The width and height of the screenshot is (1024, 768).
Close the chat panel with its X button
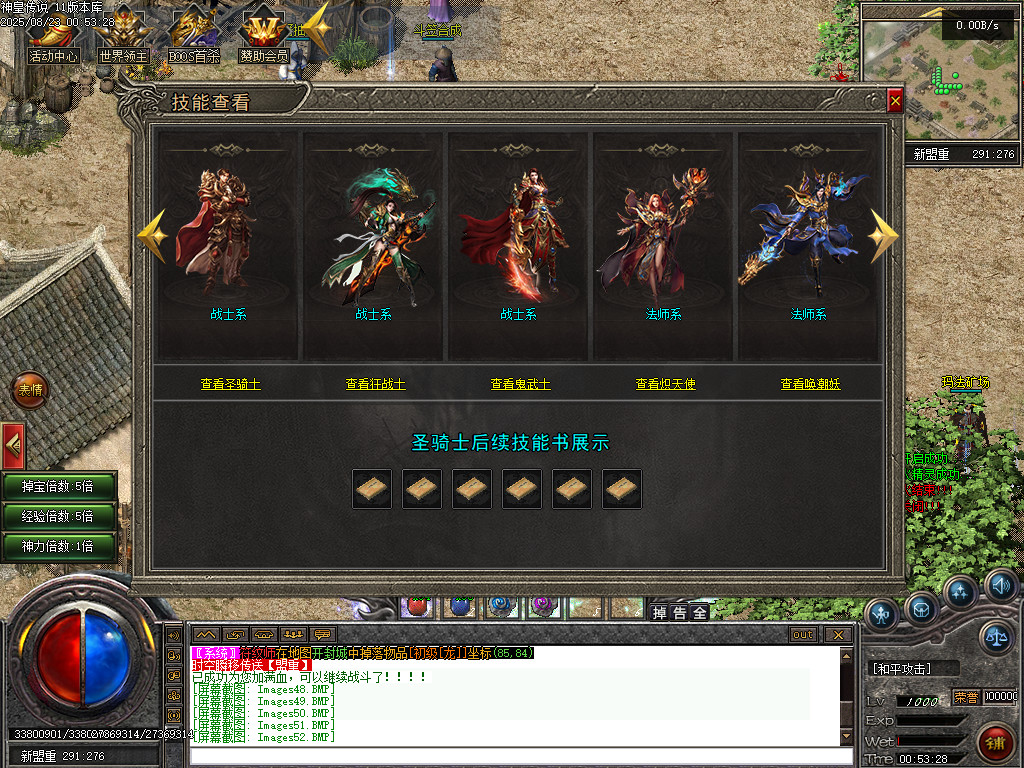click(838, 635)
